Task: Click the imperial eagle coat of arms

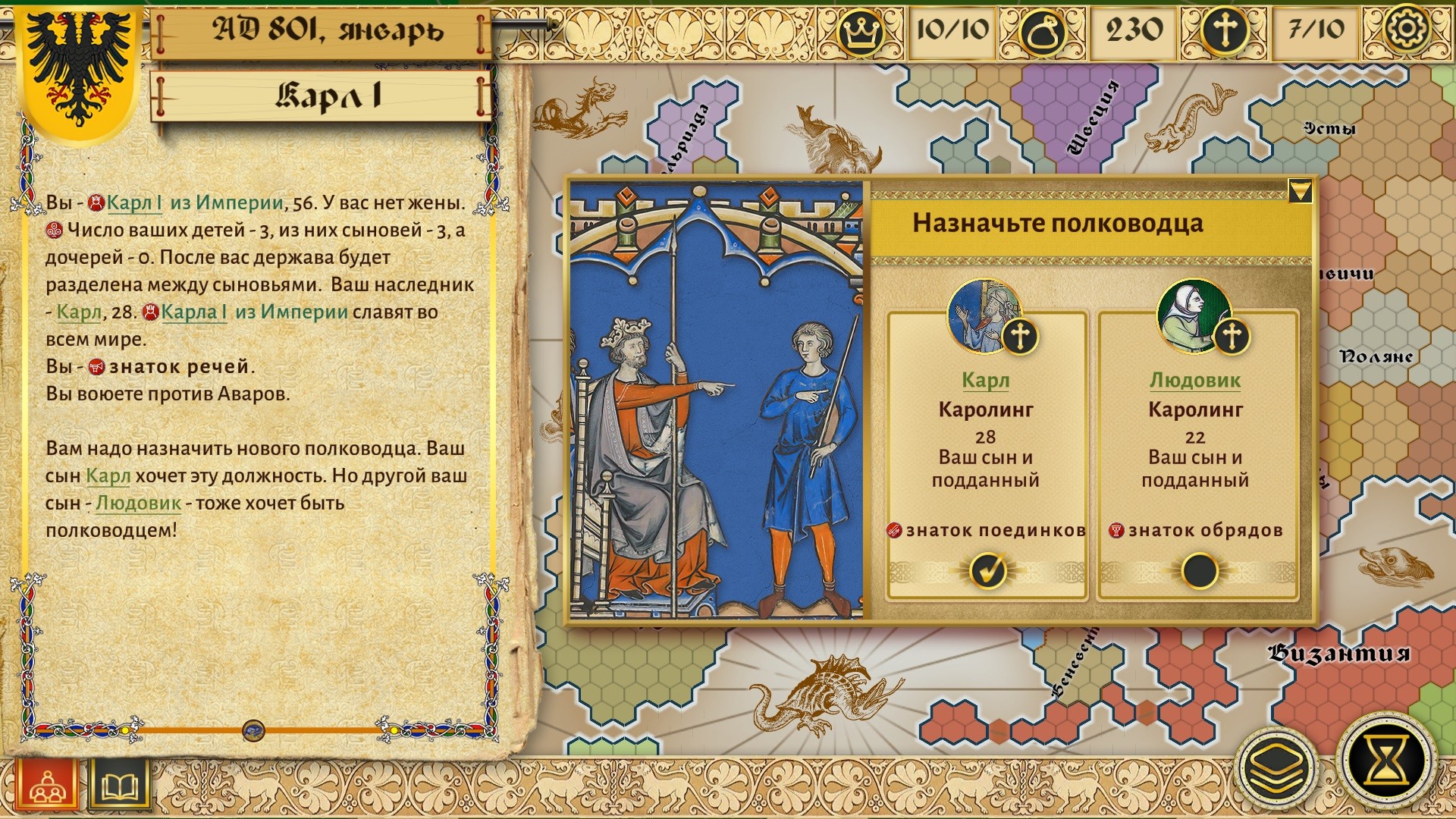Action: [80, 68]
